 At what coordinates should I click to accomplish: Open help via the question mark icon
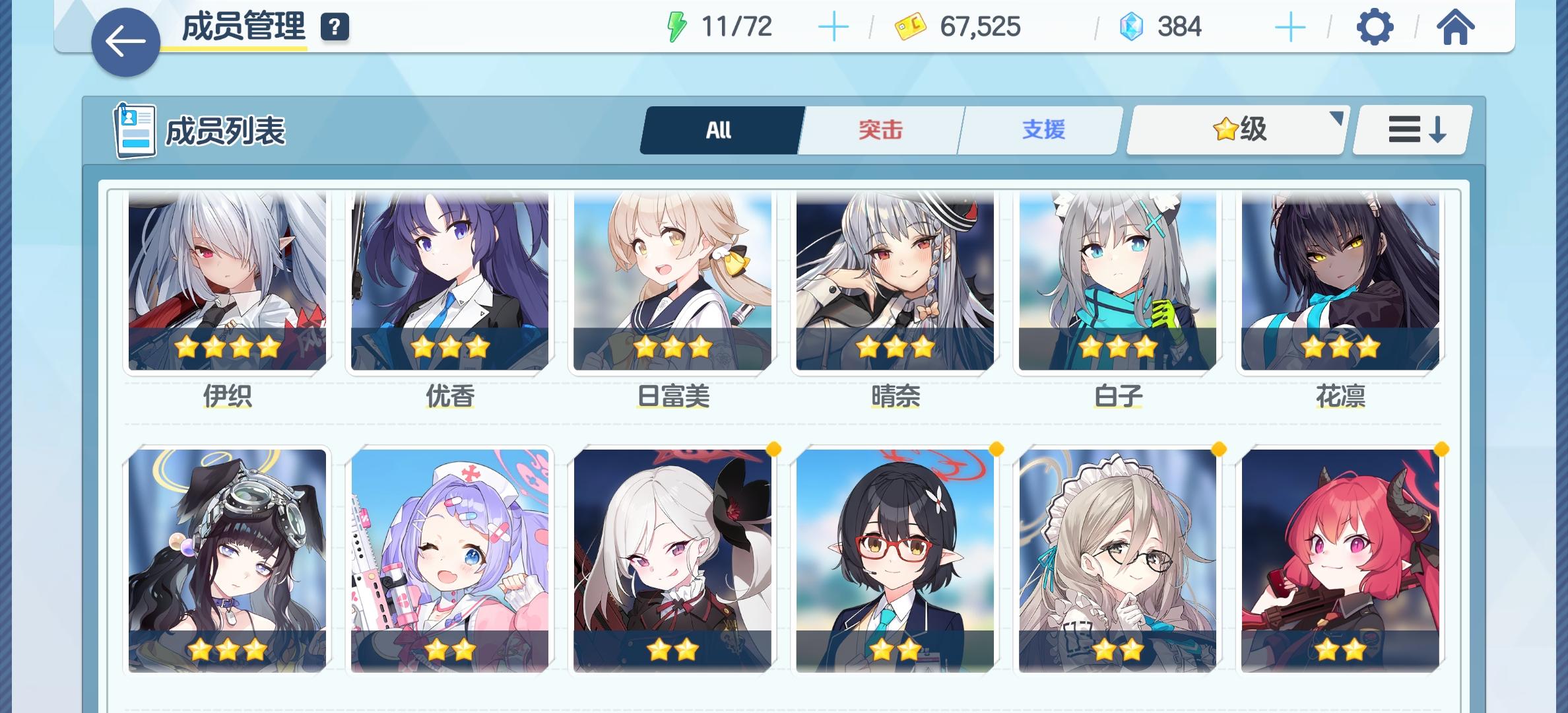point(335,28)
